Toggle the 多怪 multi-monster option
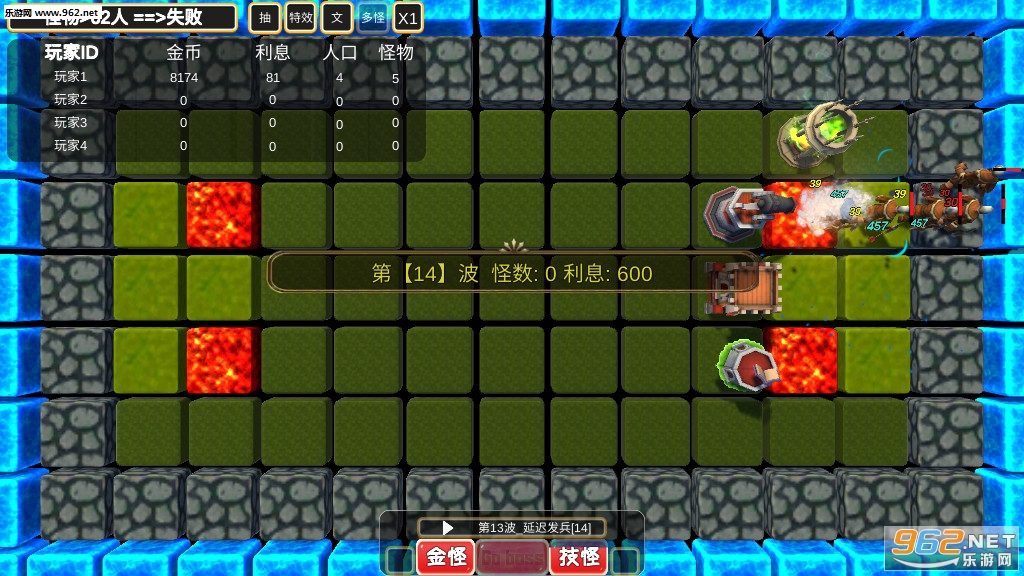The width and height of the screenshot is (1024, 576). click(x=373, y=17)
